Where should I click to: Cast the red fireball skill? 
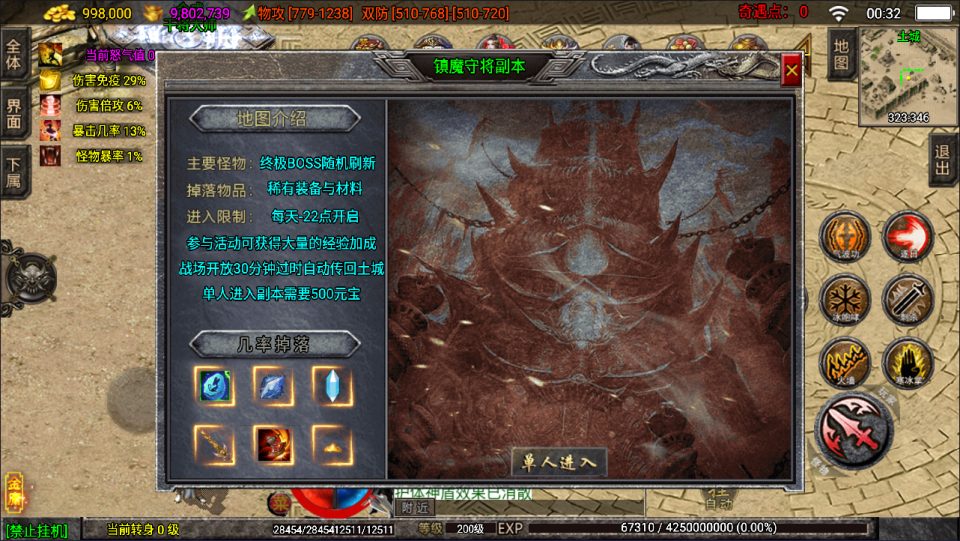tap(907, 238)
